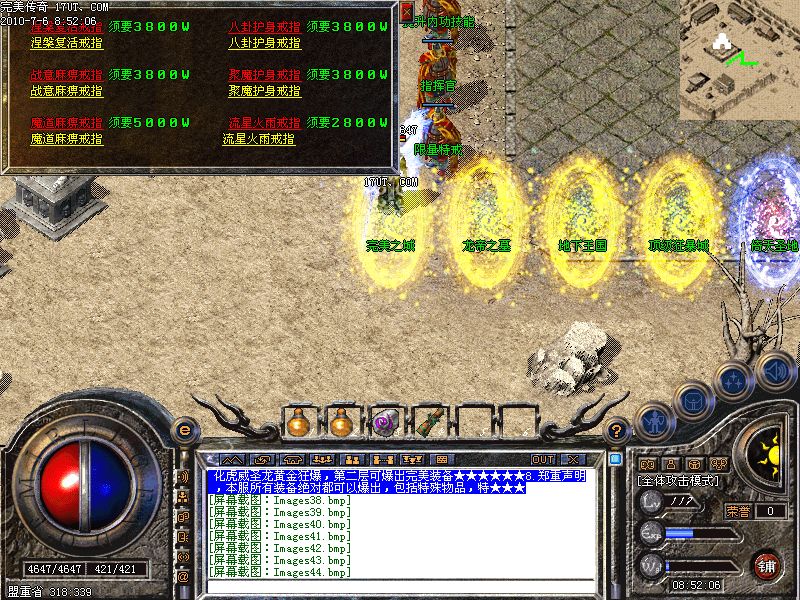Close the ring exchange dialog
The height and width of the screenshot is (600, 800).
click(406, 11)
